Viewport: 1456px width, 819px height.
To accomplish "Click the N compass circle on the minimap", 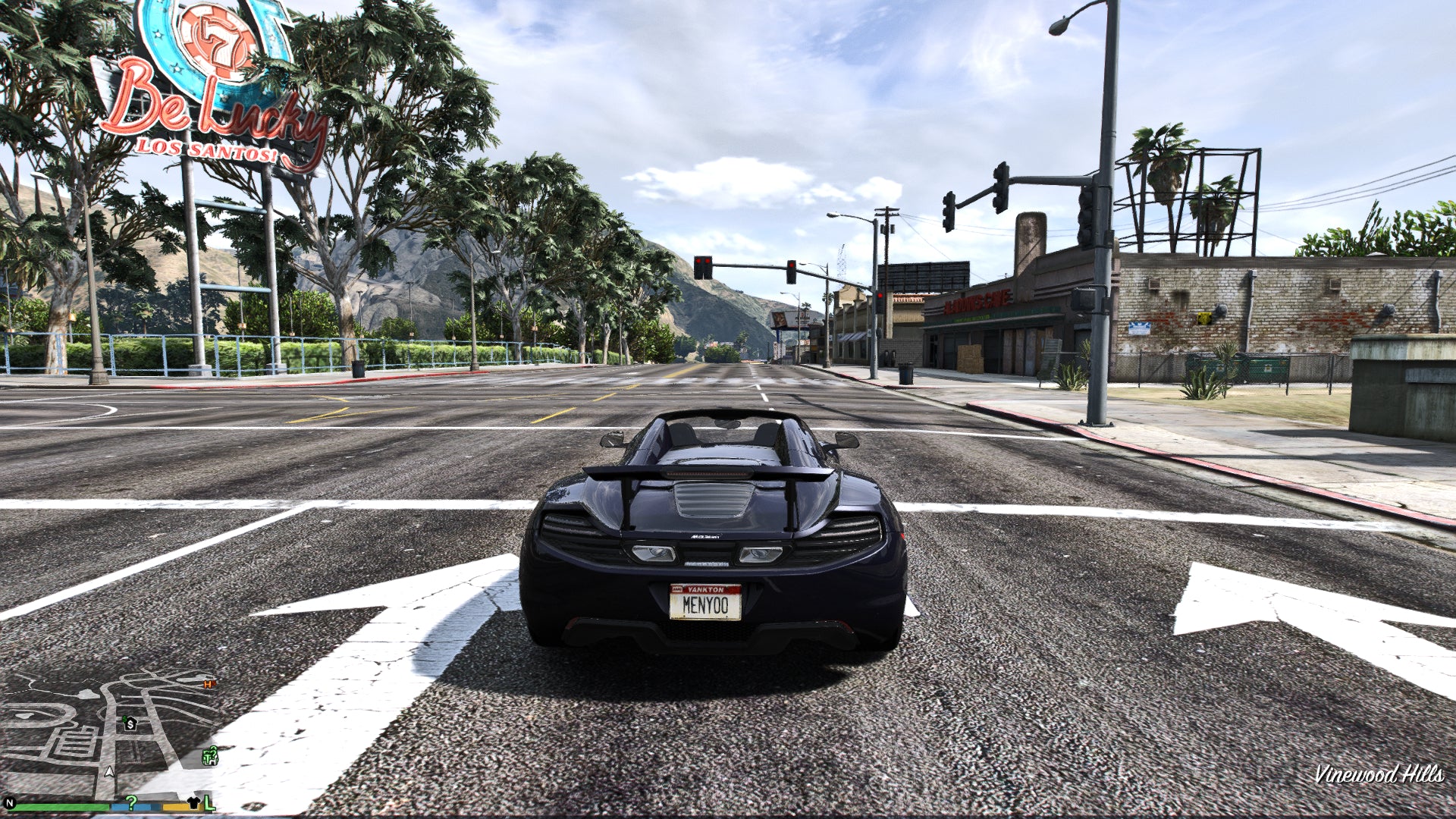I will point(10,804).
